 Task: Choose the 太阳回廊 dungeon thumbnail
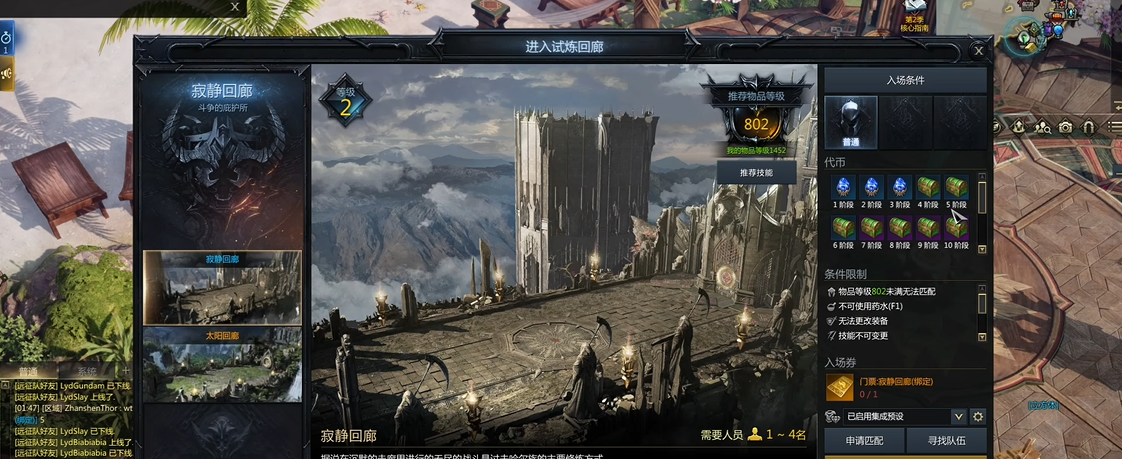coord(222,365)
